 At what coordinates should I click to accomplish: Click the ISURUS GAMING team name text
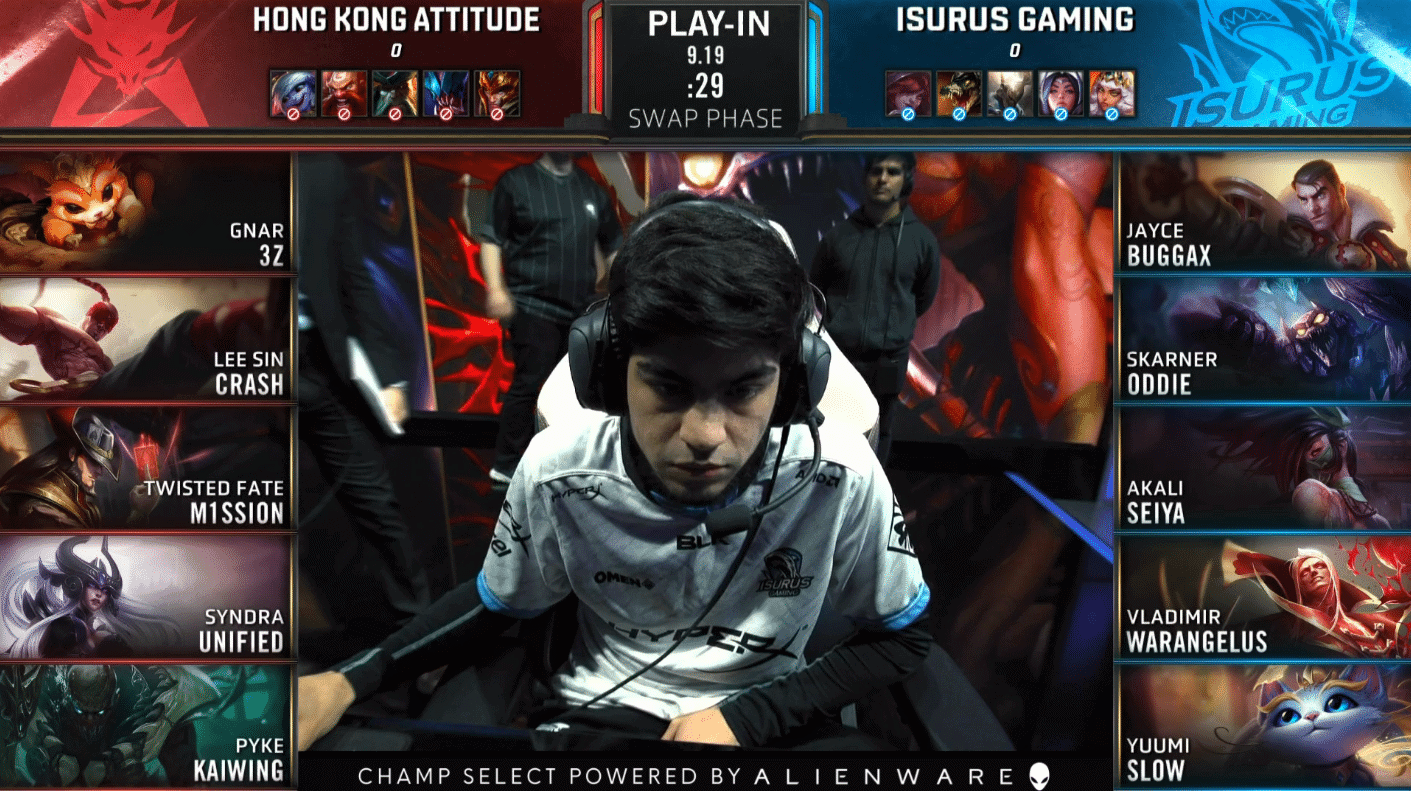[x=1015, y=18]
